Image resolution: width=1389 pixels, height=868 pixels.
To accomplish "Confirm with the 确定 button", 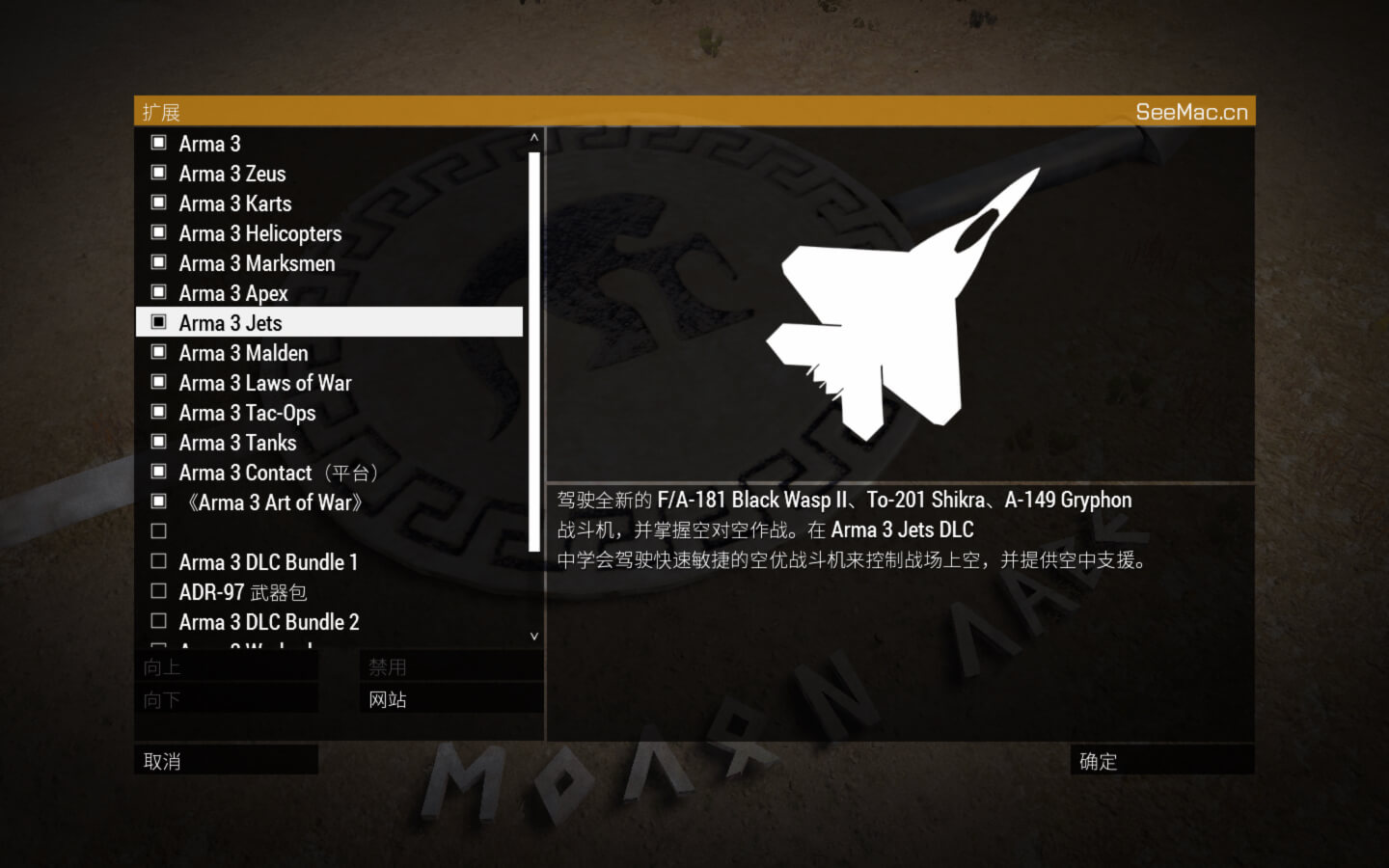I will click(x=1162, y=761).
